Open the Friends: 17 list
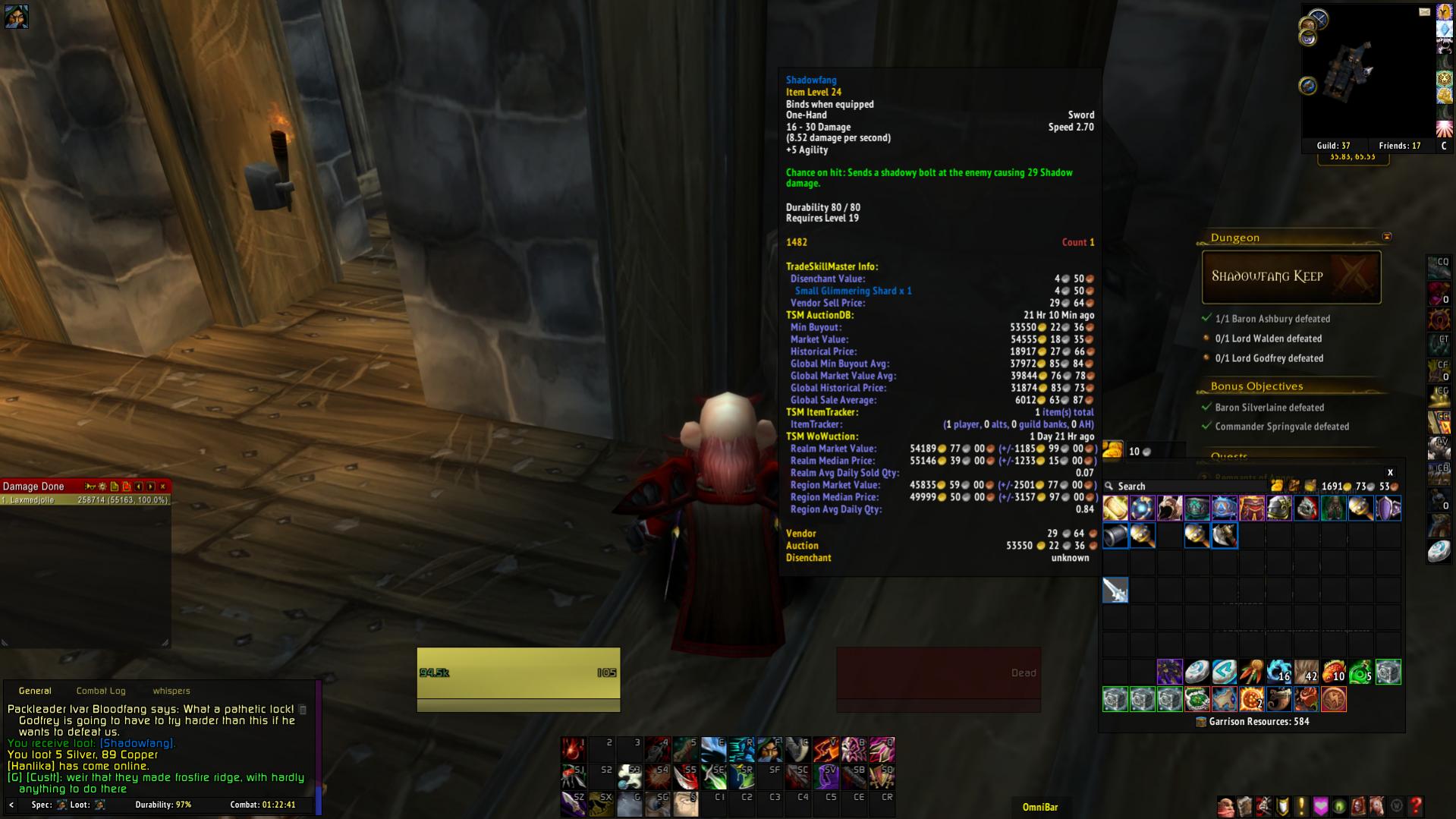 click(1400, 146)
